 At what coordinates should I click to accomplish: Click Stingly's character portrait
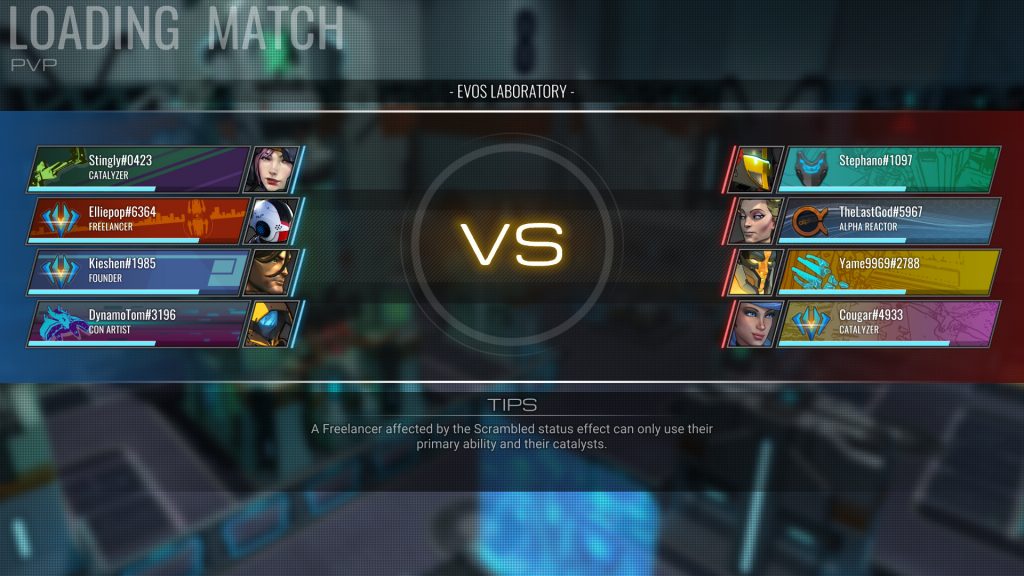(x=271, y=169)
